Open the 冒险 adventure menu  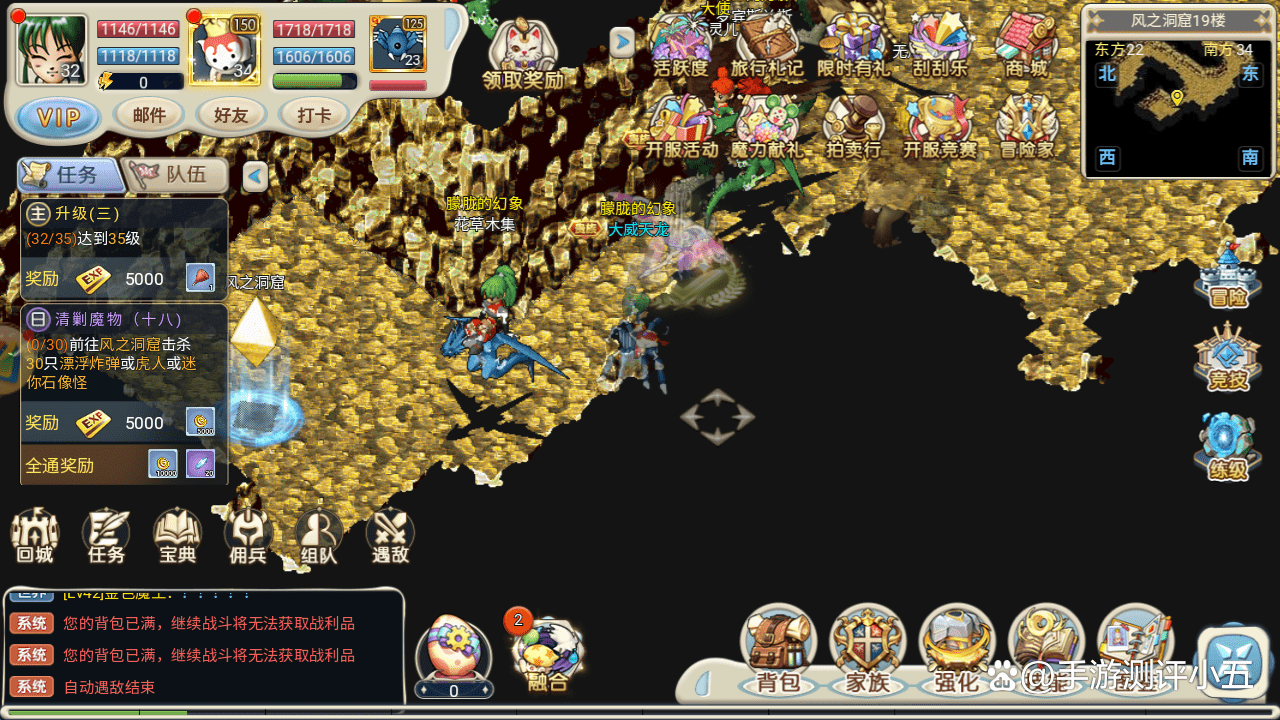tap(1228, 275)
